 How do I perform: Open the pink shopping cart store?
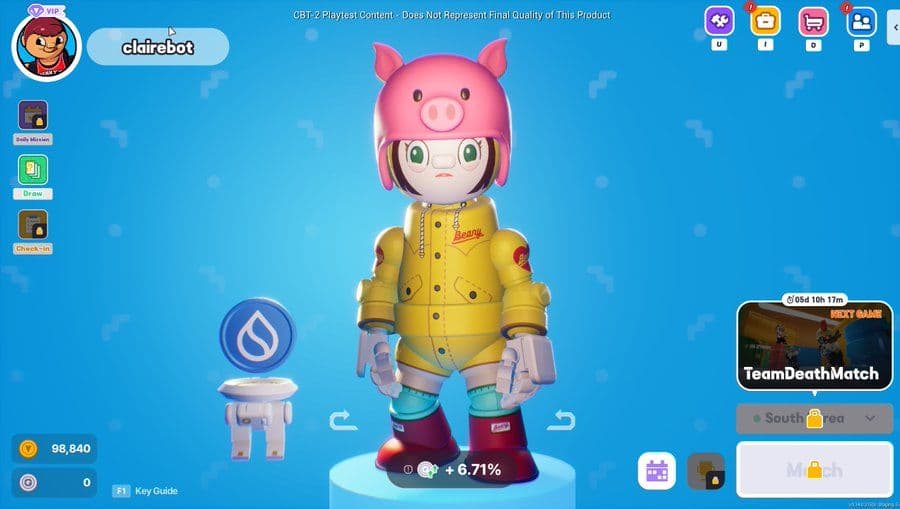click(813, 21)
